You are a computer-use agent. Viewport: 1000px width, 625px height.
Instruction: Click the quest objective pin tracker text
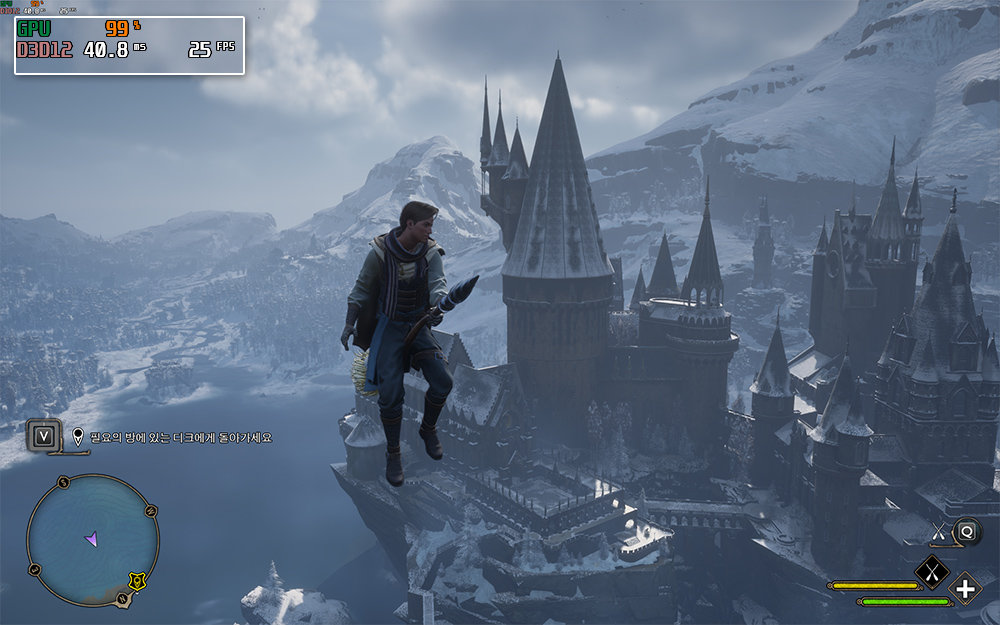(x=180, y=437)
